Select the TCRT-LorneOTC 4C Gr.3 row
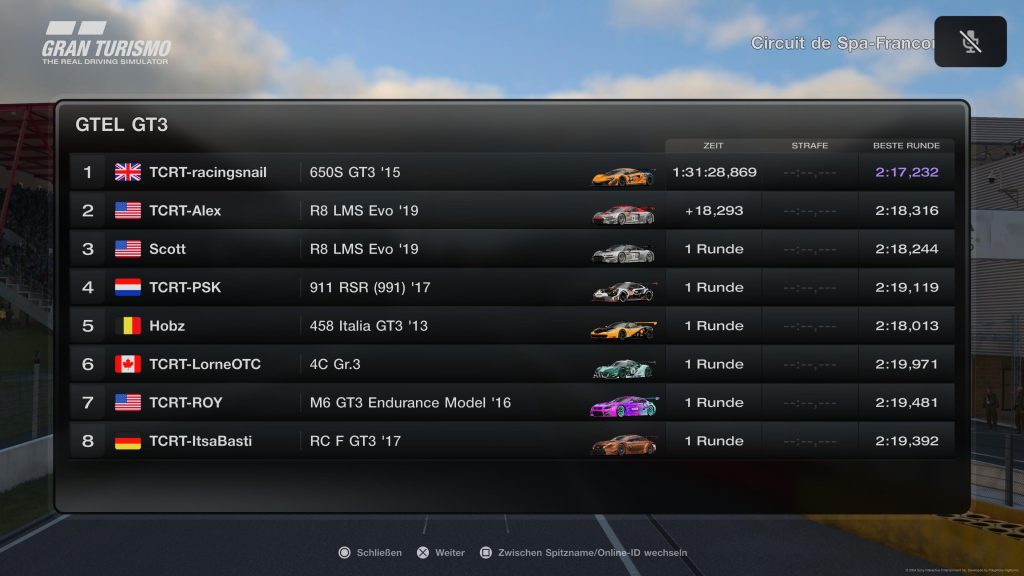1024x576 pixels. click(510, 364)
